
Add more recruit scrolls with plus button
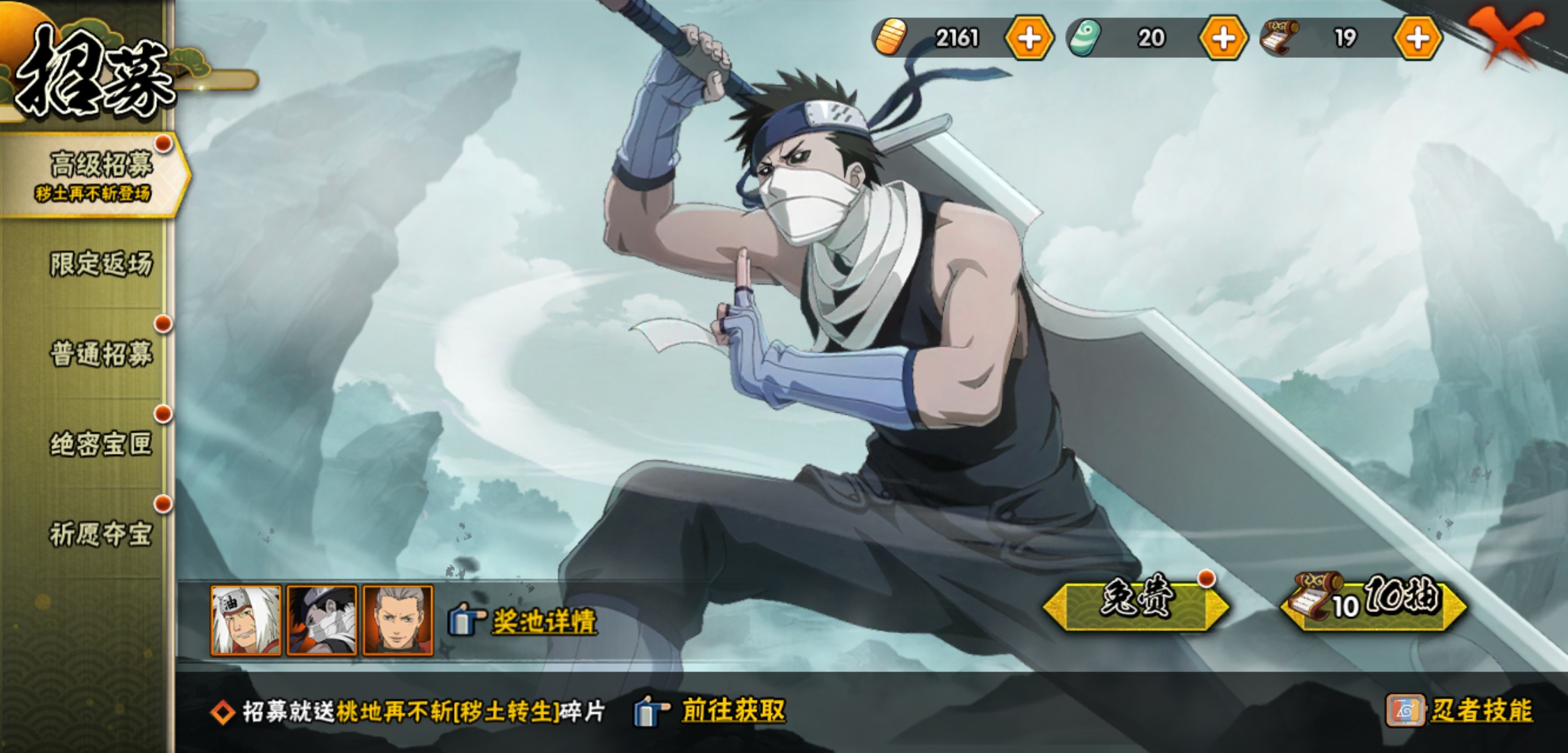1417,38
